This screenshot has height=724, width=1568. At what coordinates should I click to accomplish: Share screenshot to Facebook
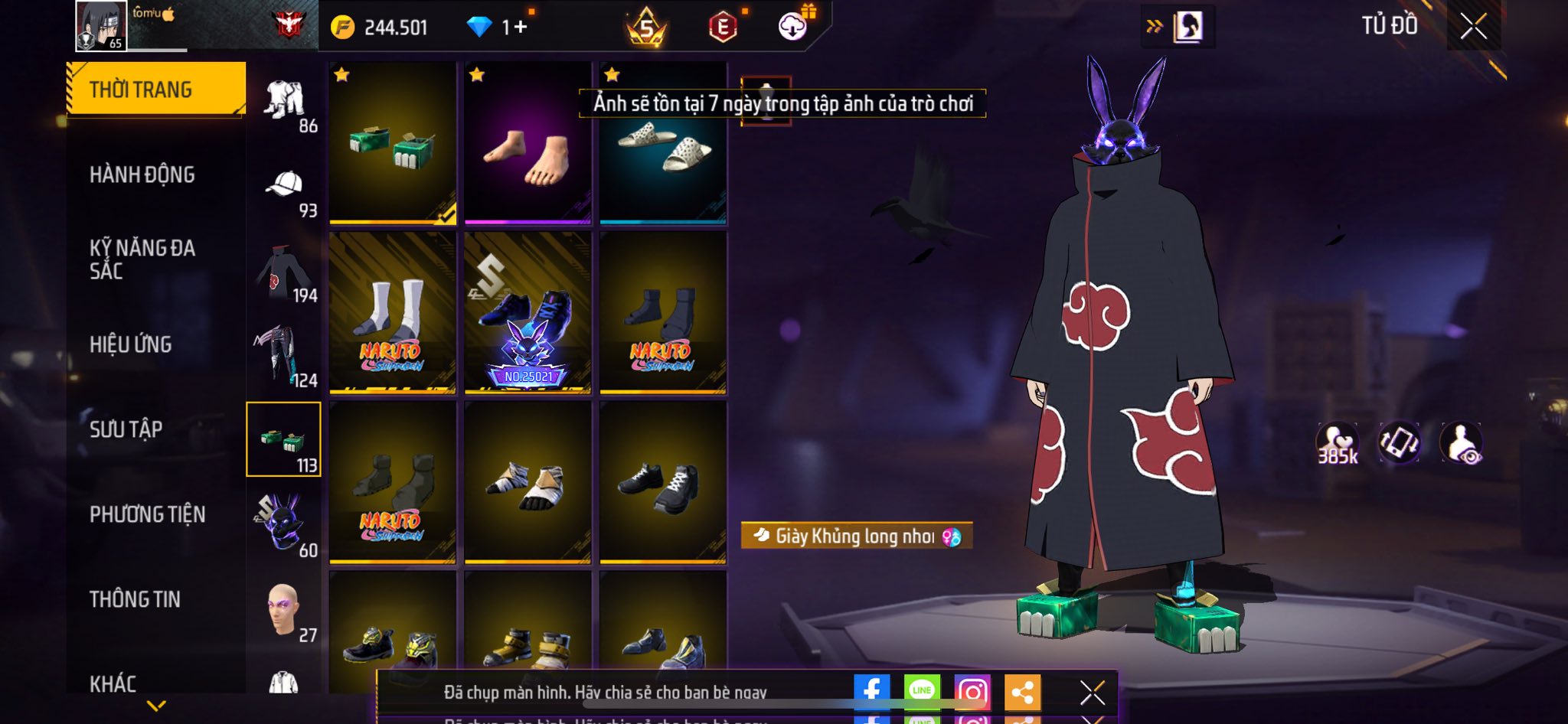point(871,691)
